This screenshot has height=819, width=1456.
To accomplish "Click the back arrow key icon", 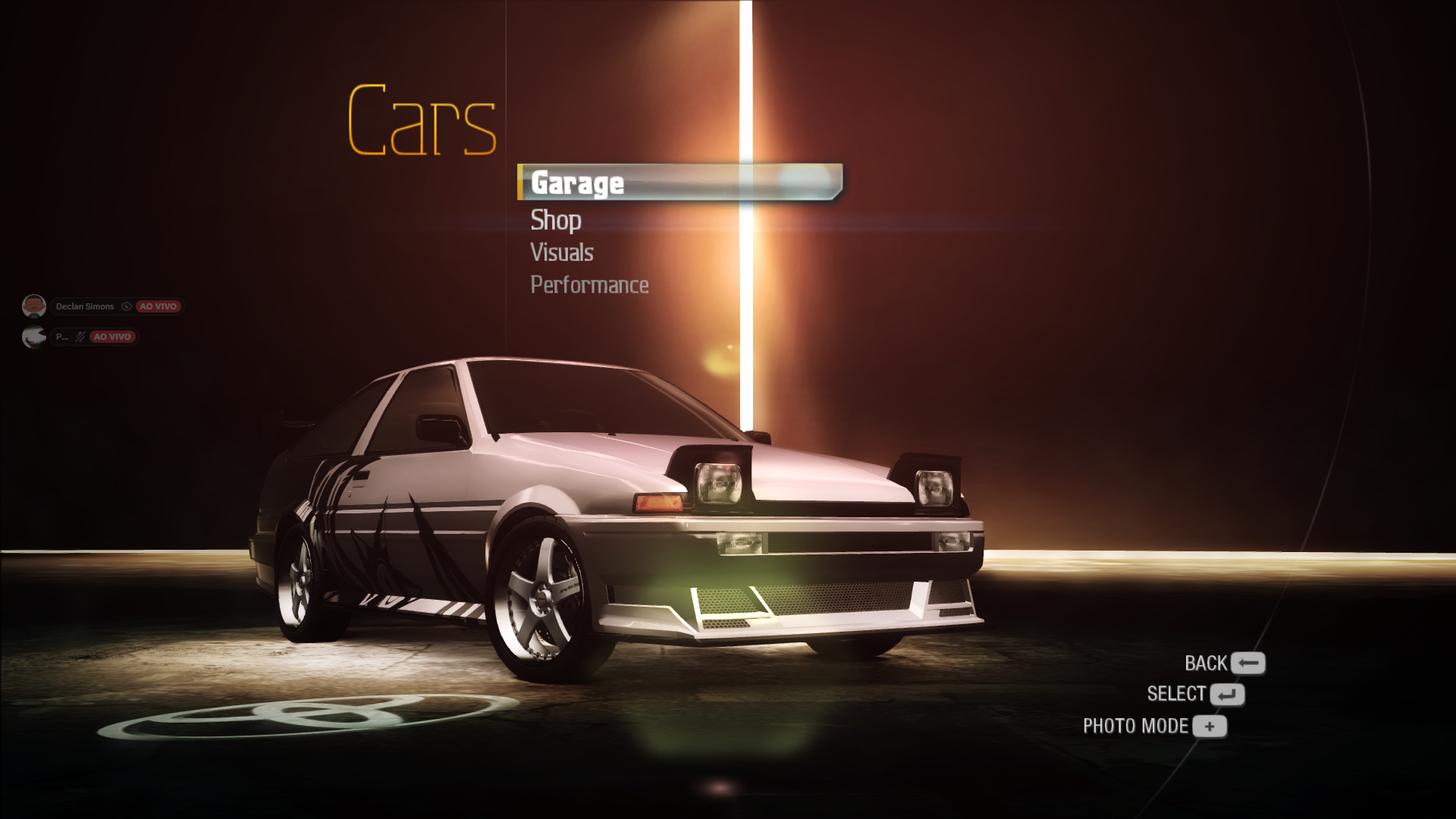I will pyautogui.click(x=1247, y=663).
